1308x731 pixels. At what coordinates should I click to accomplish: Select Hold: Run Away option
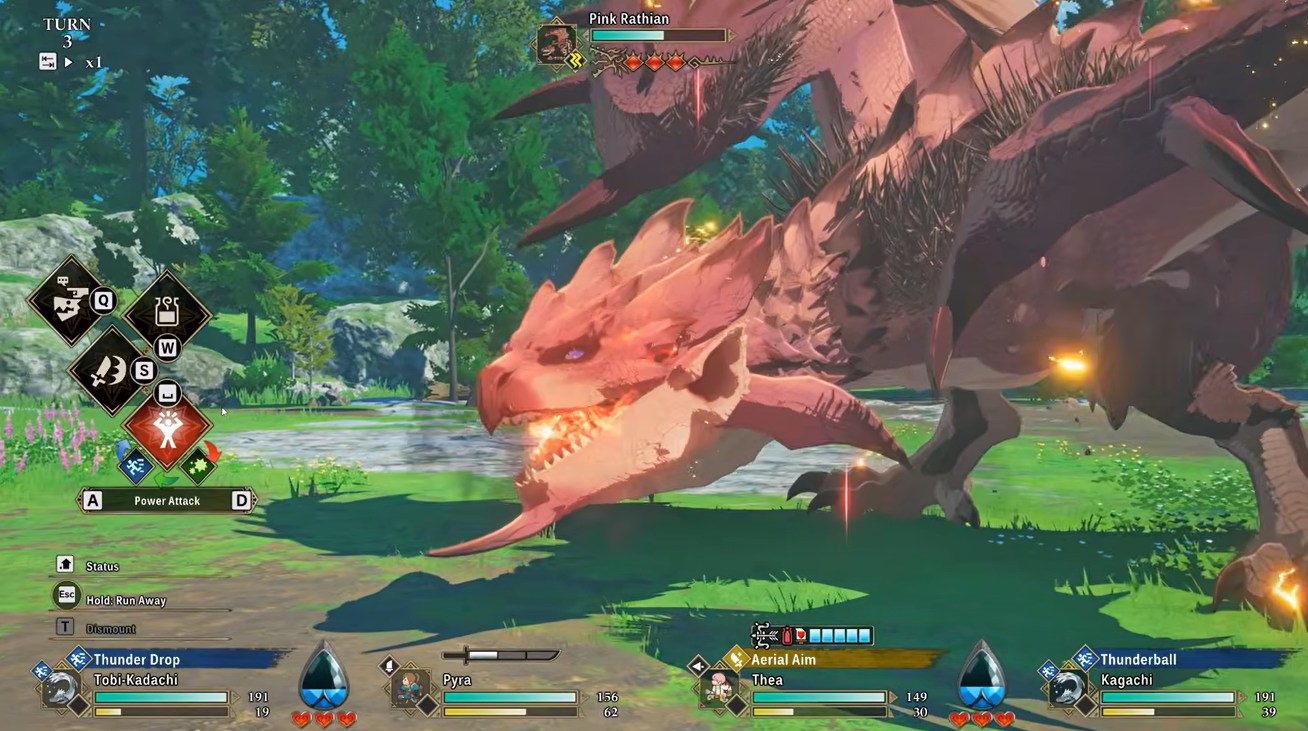coord(125,600)
